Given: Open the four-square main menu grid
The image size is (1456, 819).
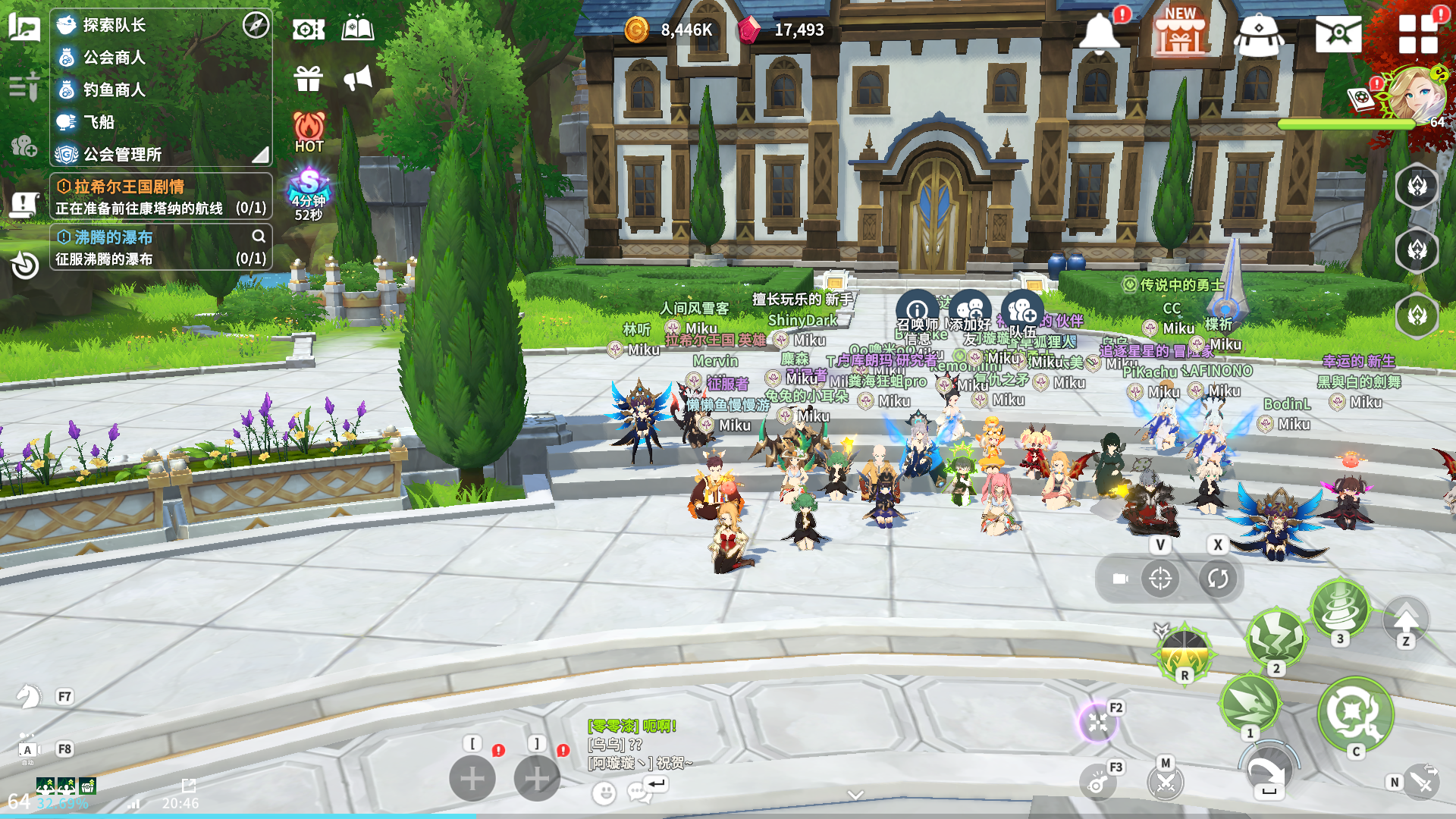Looking at the screenshot, I should click(1417, 34).
